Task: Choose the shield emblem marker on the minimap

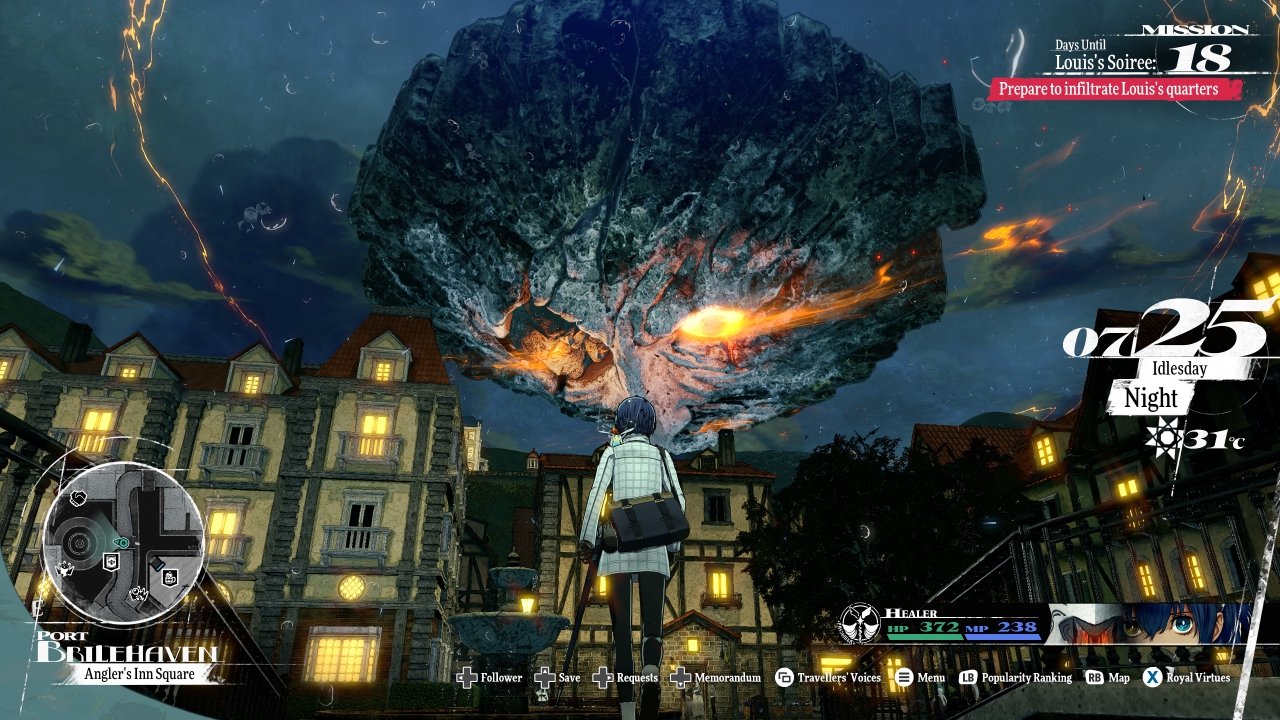Action: pos(113,561)
